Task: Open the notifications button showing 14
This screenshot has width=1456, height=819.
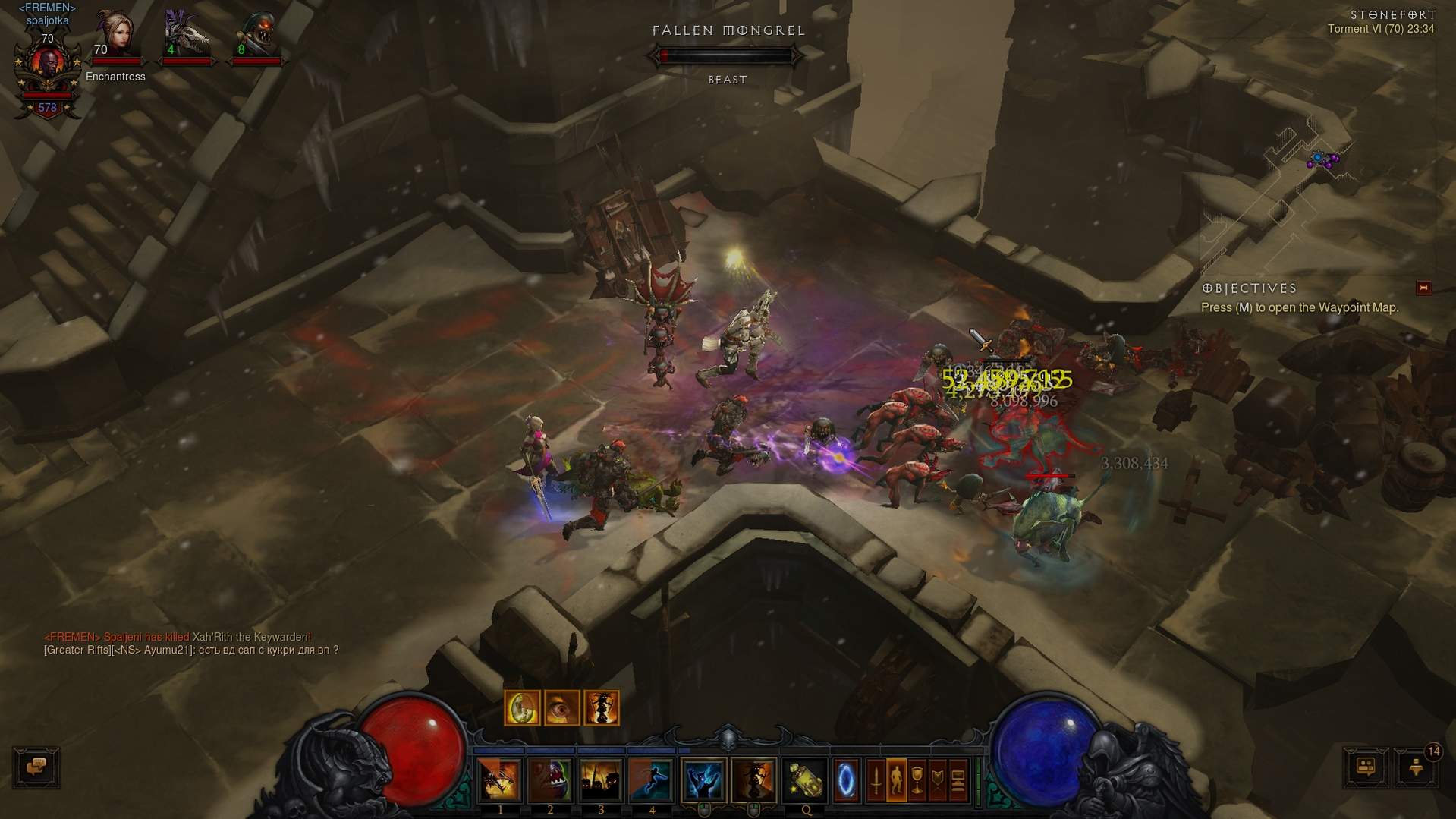Action: [1416, 767]
